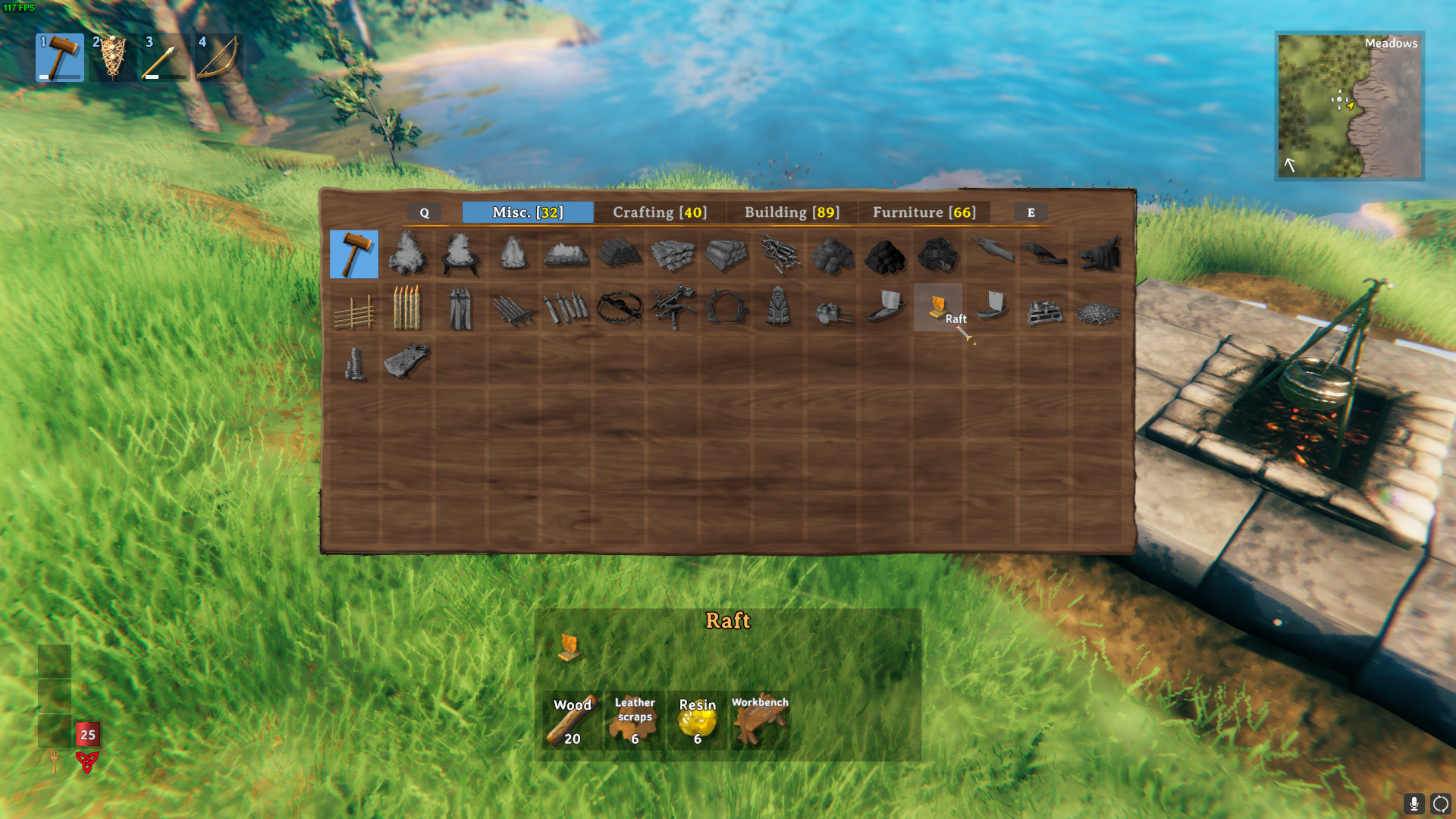Screen dimensions: 1456x819
Task: Switch to the Crafting tab
Action: coord(659,212)
